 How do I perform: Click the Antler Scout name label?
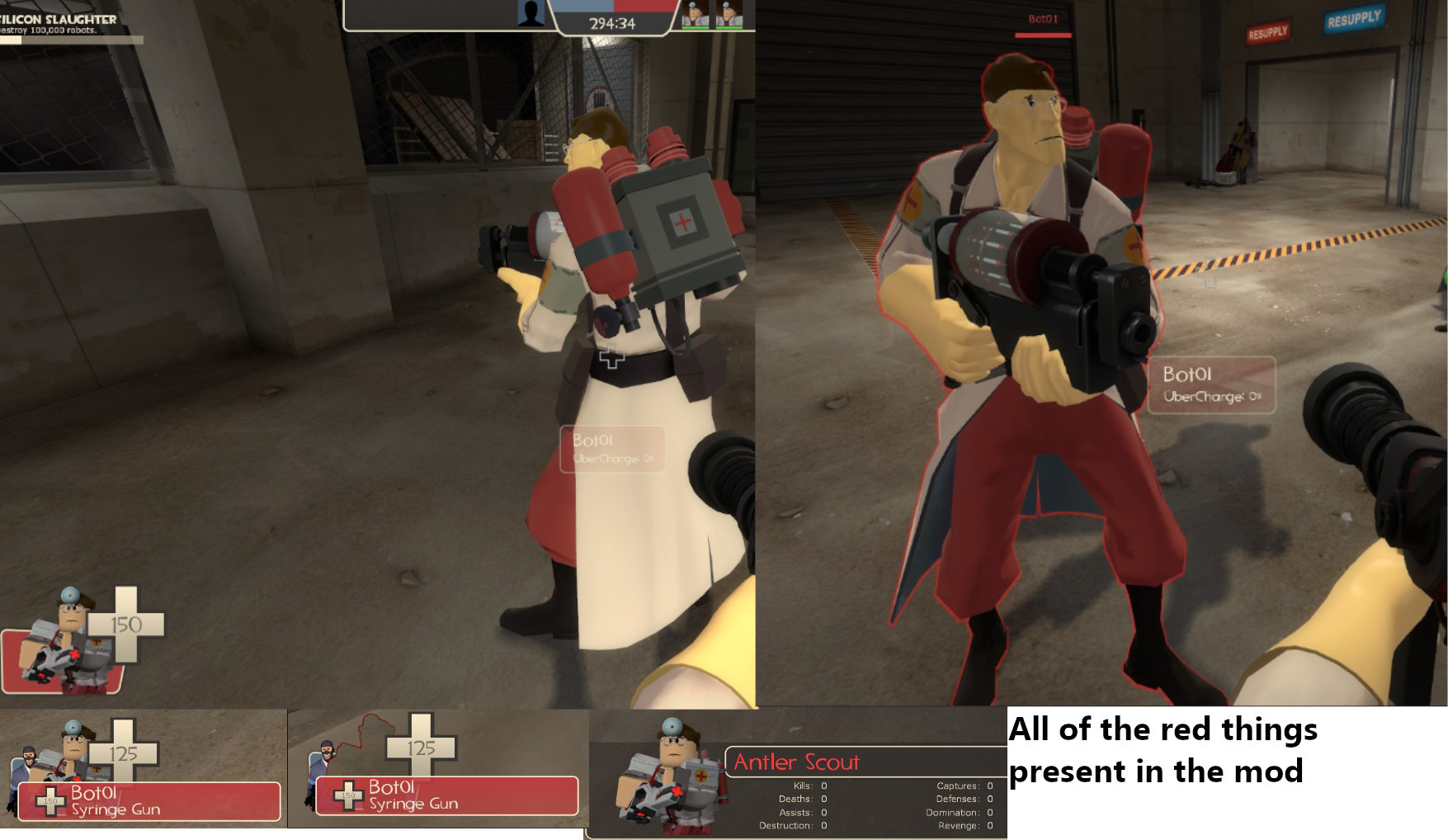click(x=797, y=762)
